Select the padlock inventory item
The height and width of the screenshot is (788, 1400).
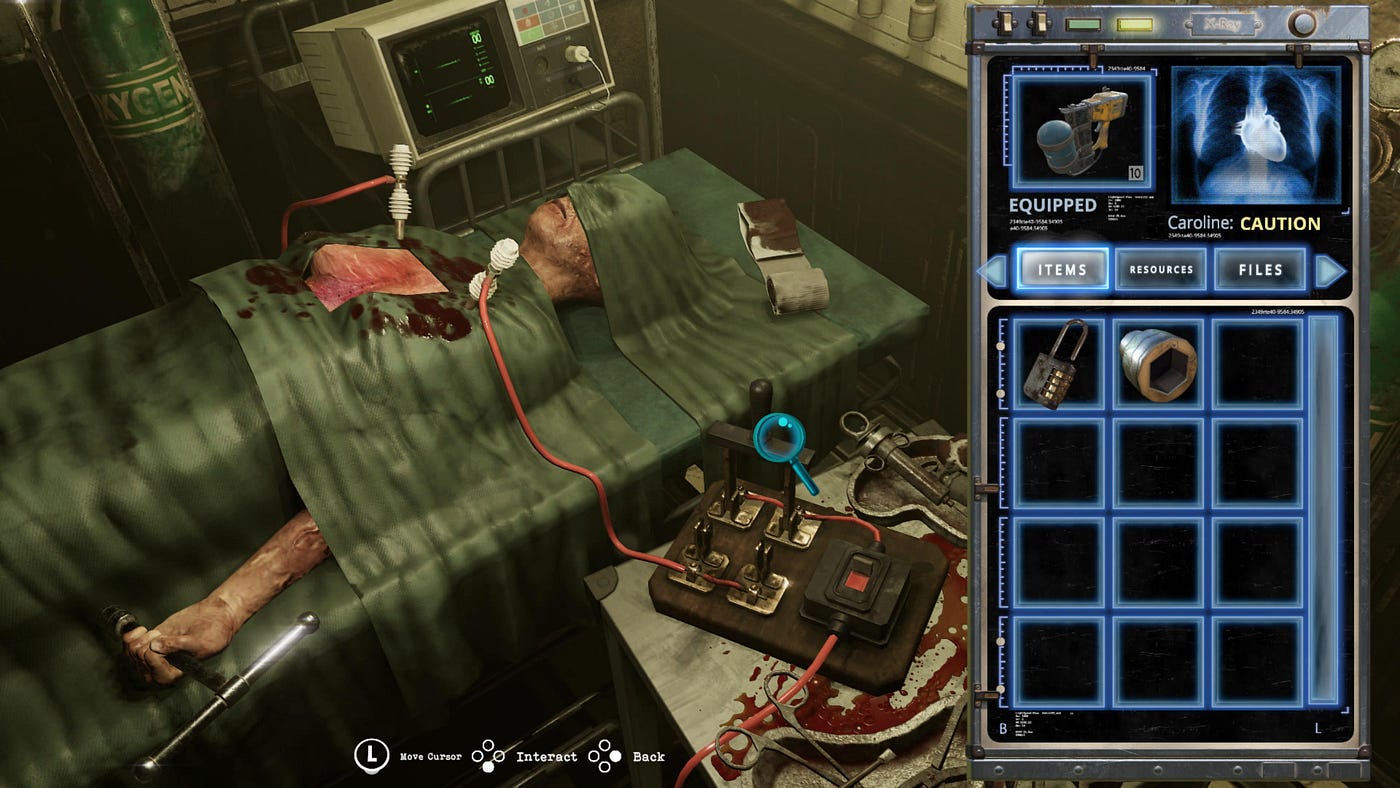[1057, 363]
